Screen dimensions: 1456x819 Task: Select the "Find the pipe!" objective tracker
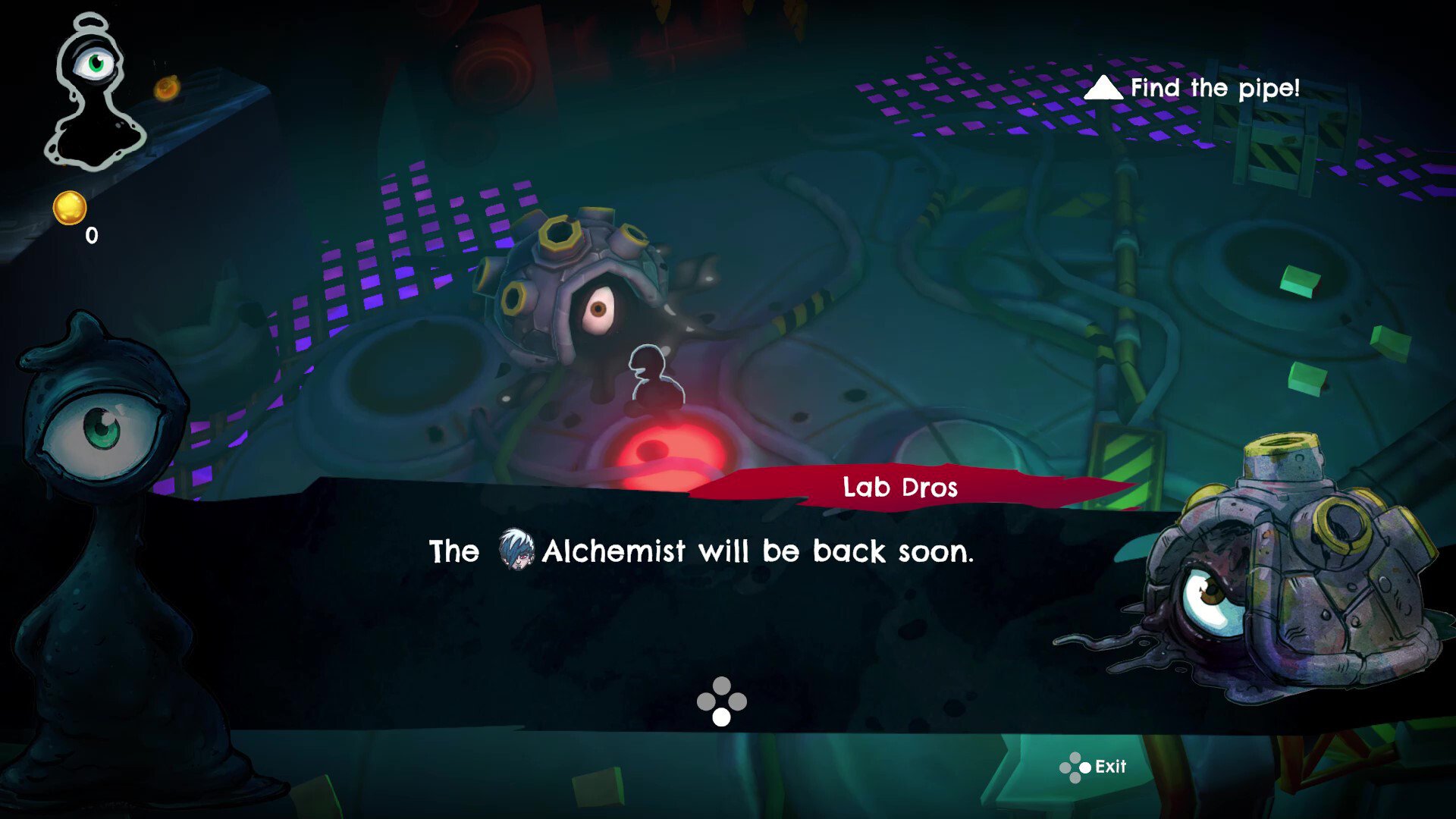coord(1193,89)
